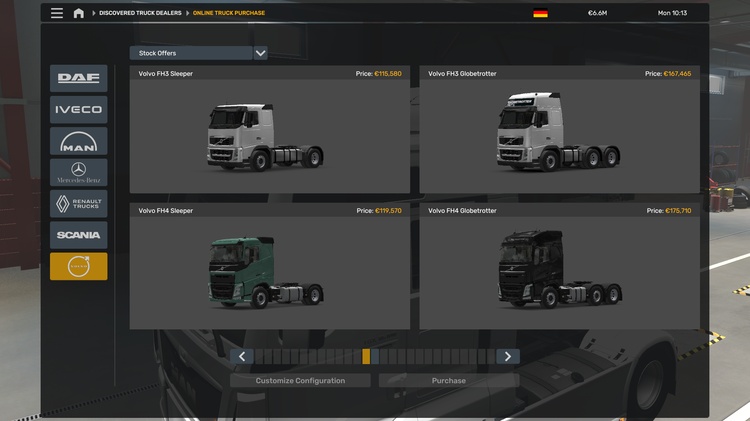Click Customize Configuration button
This screenshot has height=421, width=750.
click(x=300, y=381)
